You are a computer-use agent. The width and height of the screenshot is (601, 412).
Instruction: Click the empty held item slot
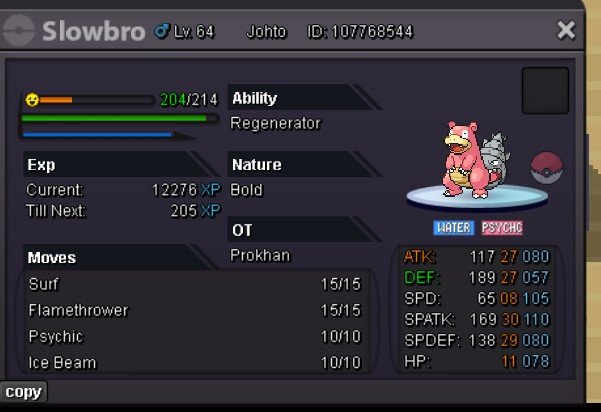pyautogui.click(x=545, y=91)
